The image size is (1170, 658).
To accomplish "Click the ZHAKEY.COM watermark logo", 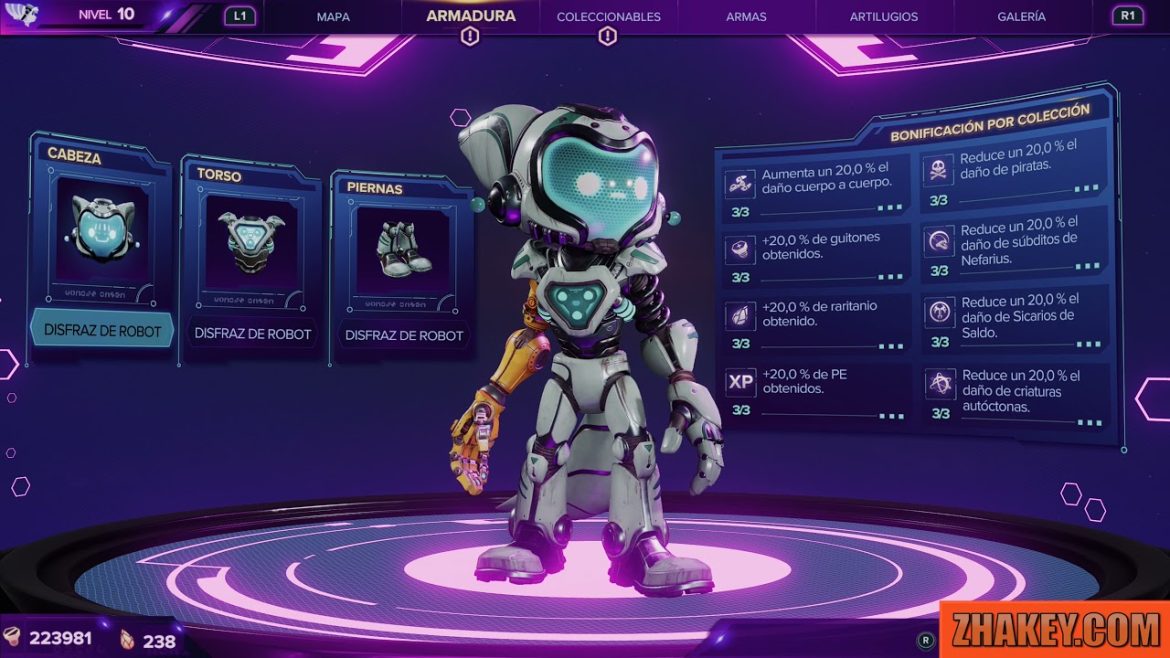I will pyautogui.click(x=1053, y=629).
